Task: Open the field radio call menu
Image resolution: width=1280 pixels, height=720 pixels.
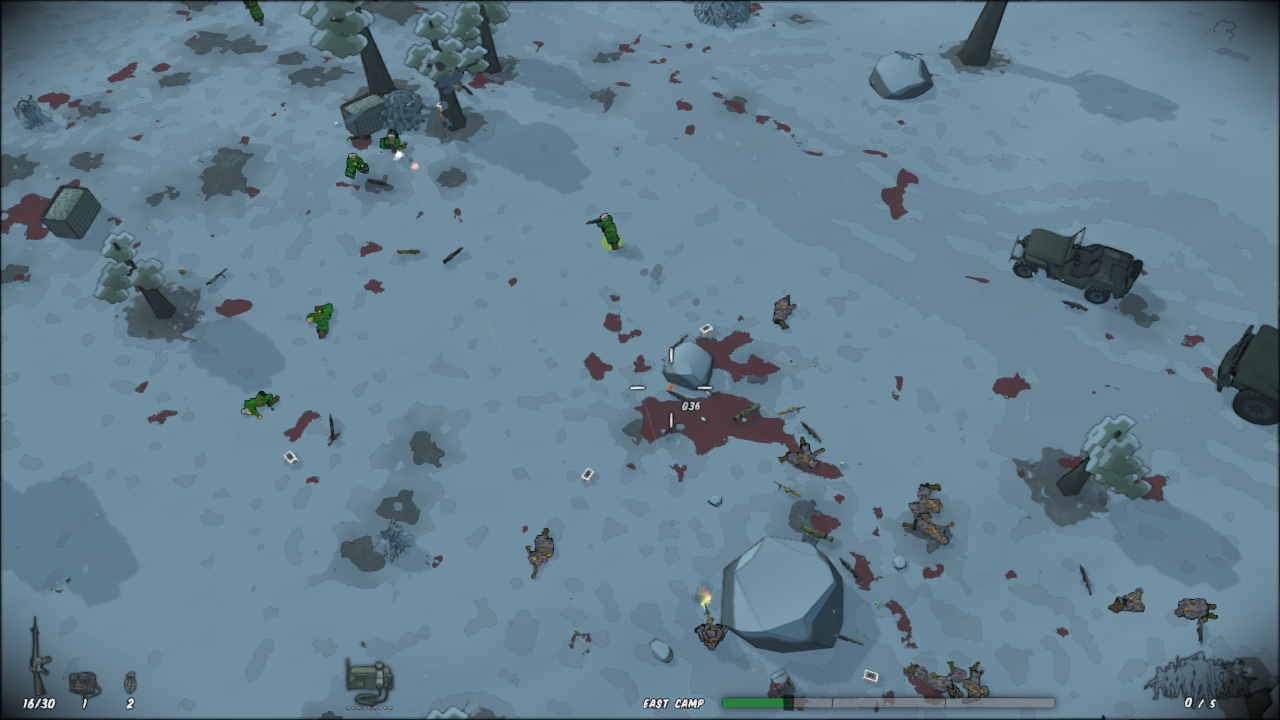Action: pos(368,680)
